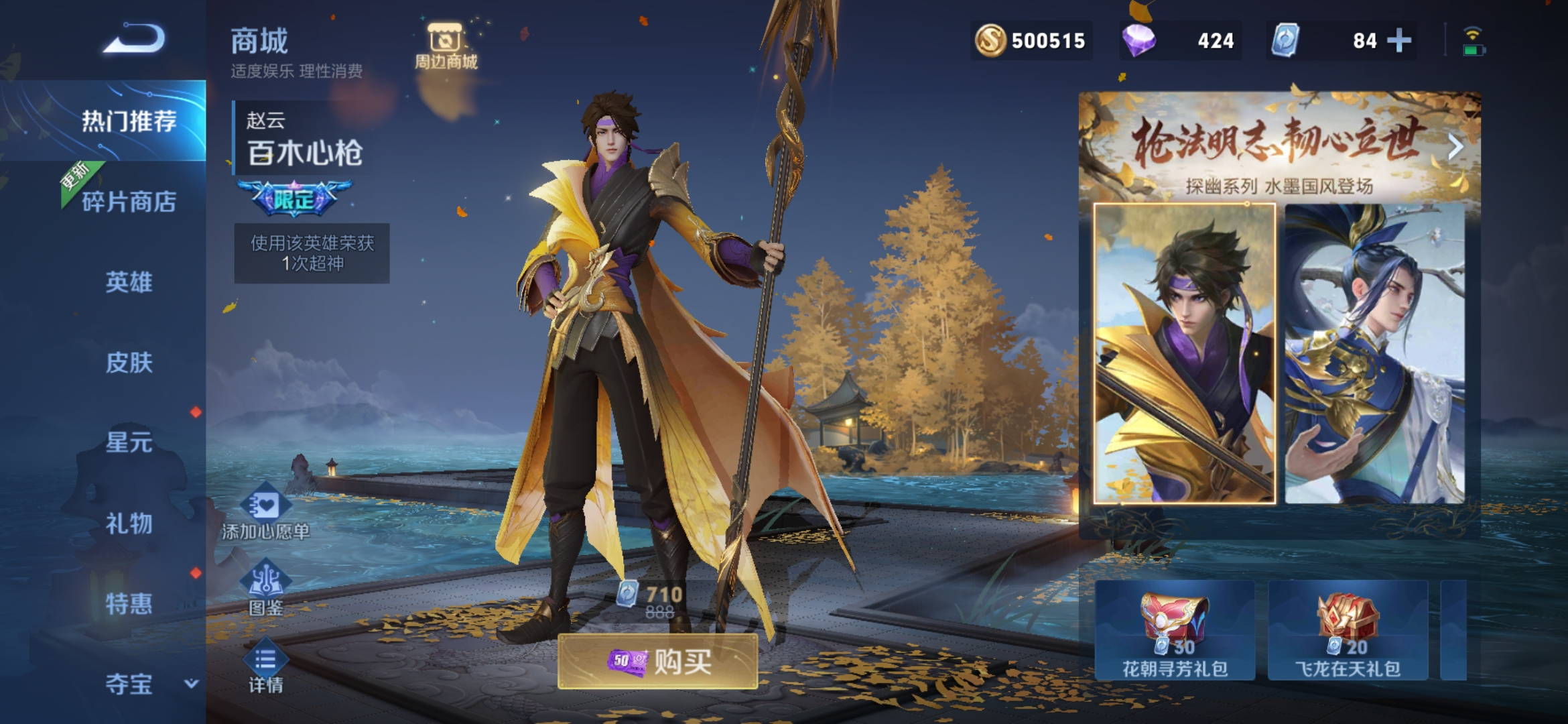The image size is (1568, 724).
Task: Open the 碎片商店 category
Action: pyautogui.click(x=129, y=202)
